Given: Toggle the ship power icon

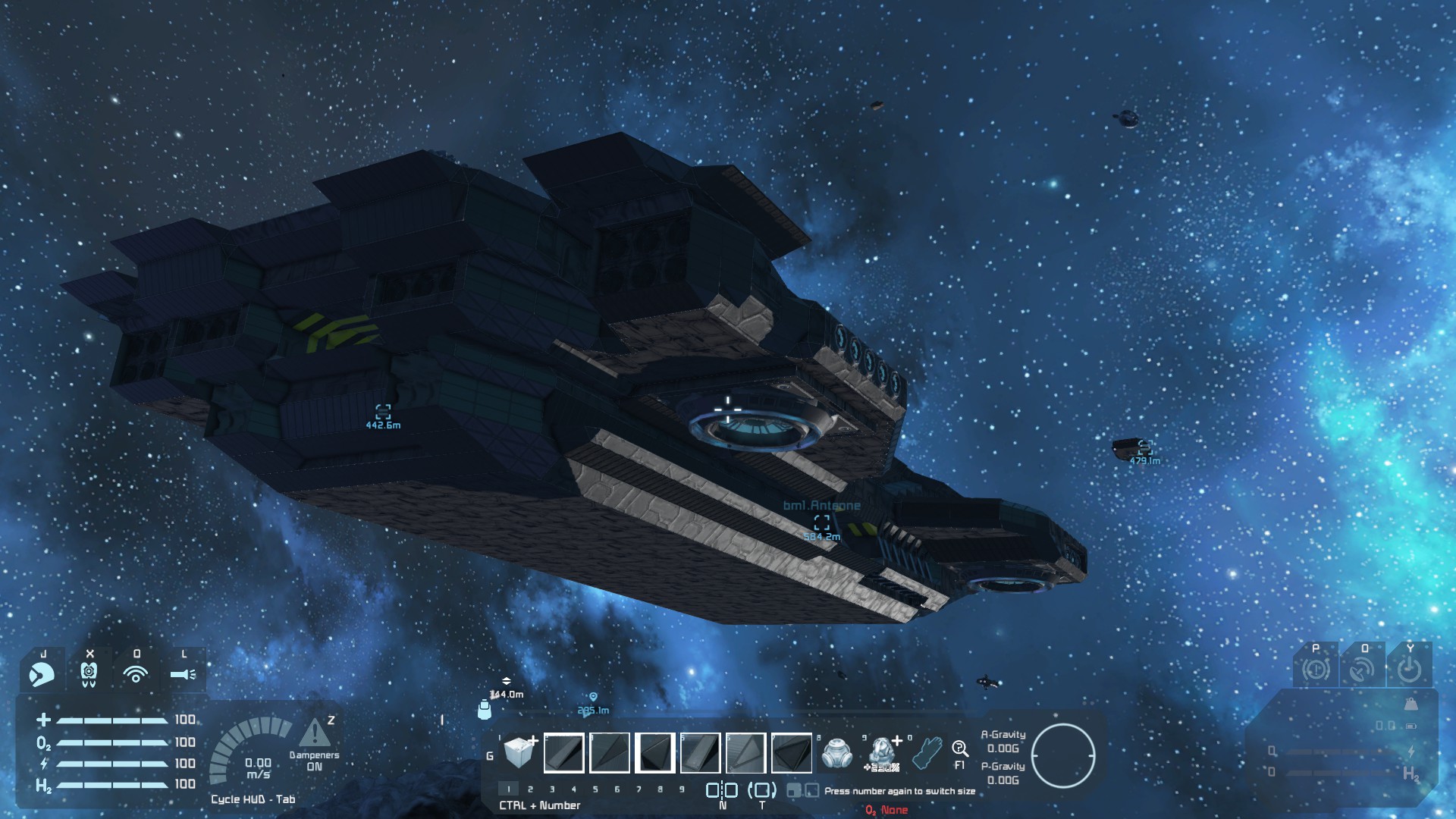Looking at the screenshot, I should pyautogui.click(x=1410, y=670).
